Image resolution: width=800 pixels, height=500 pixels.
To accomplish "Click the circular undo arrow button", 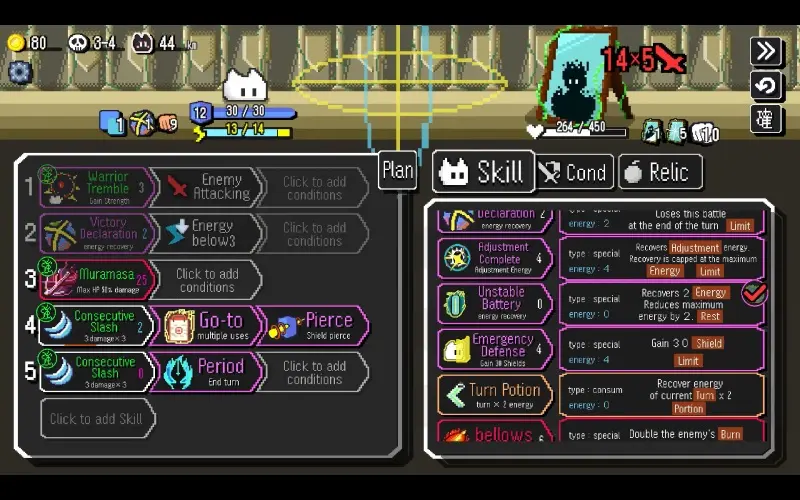I will point(766,85).
